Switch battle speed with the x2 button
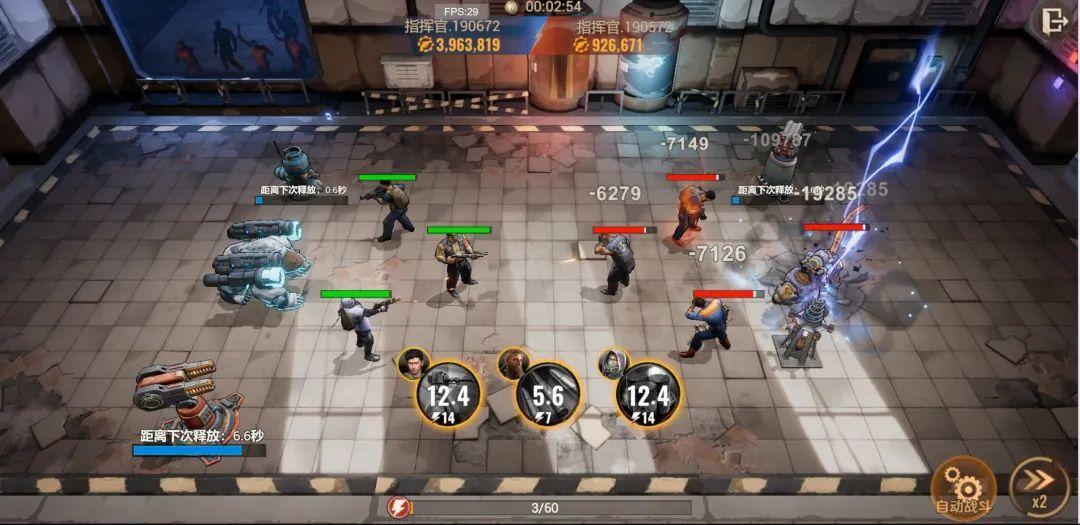Image resolution: width=1080 pixels, height=525 pixels. pyautogui.click(x=1037, y=486)
